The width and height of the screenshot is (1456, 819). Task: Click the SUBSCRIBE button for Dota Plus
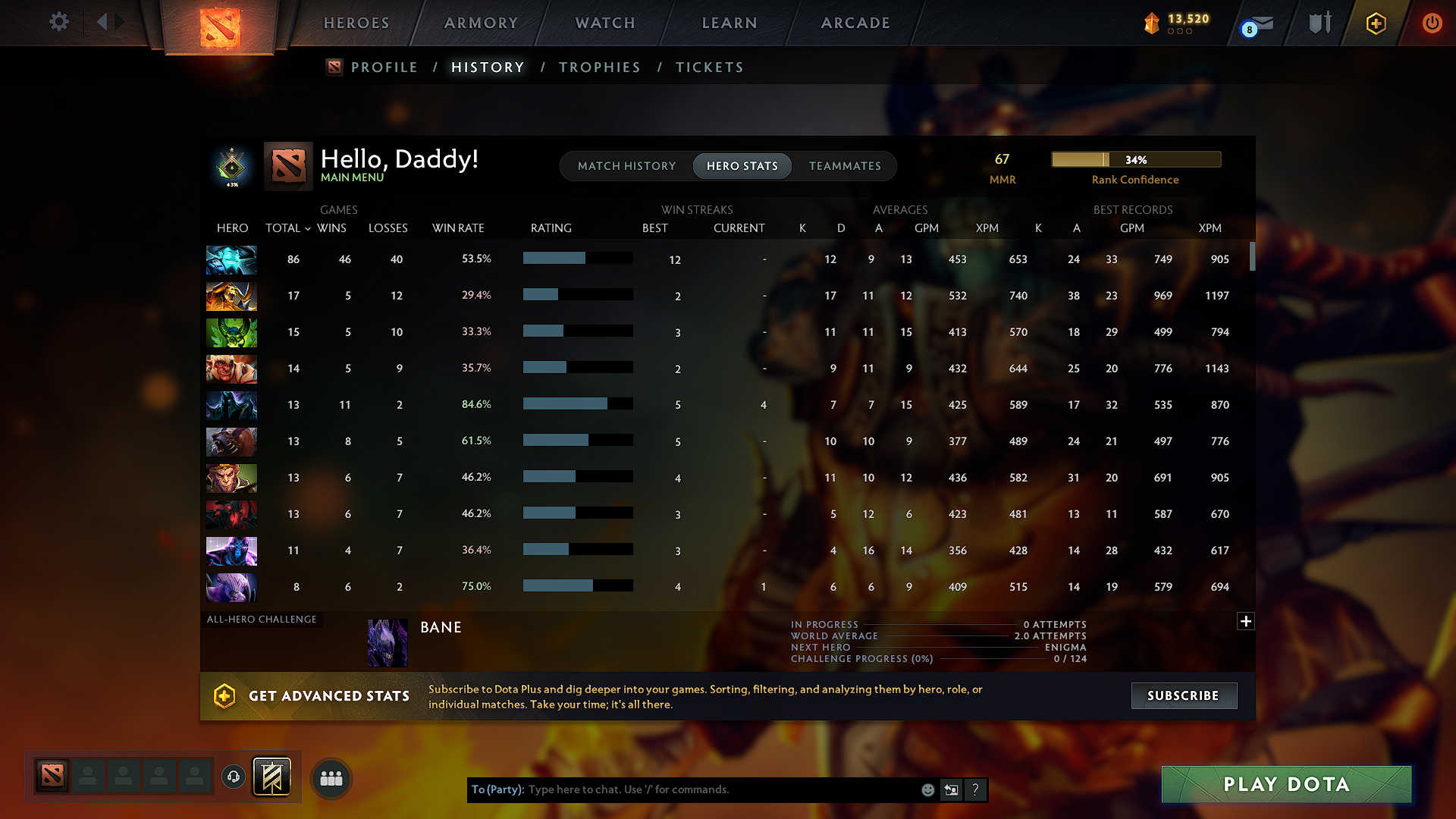click(1184, 695)
